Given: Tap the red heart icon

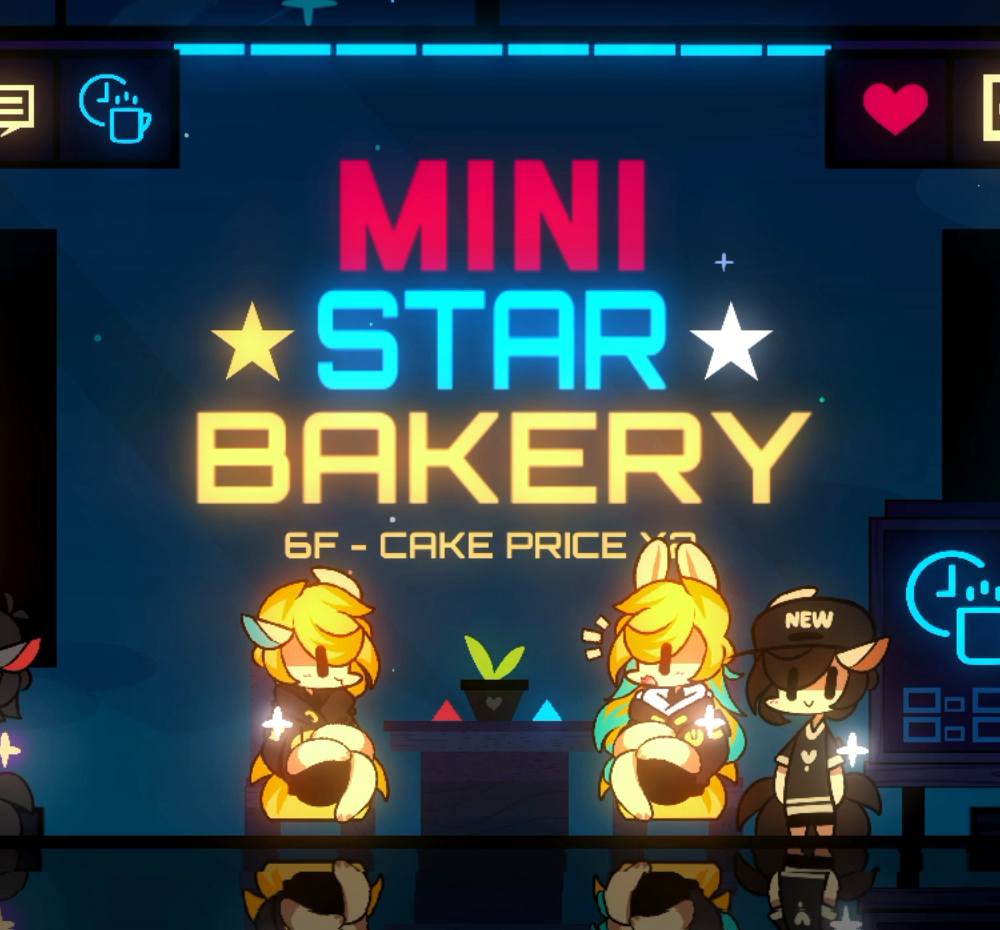Looking at the screenshot, I should [894, 108].
